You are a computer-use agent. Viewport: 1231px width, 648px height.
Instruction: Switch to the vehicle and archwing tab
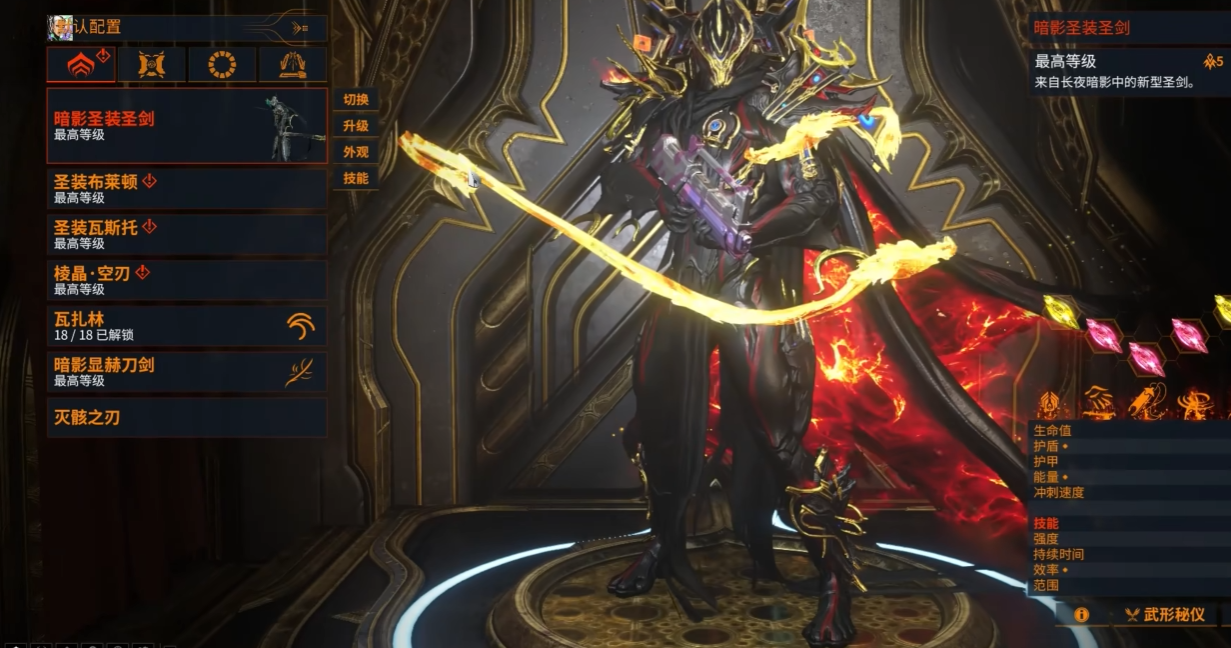292,65
